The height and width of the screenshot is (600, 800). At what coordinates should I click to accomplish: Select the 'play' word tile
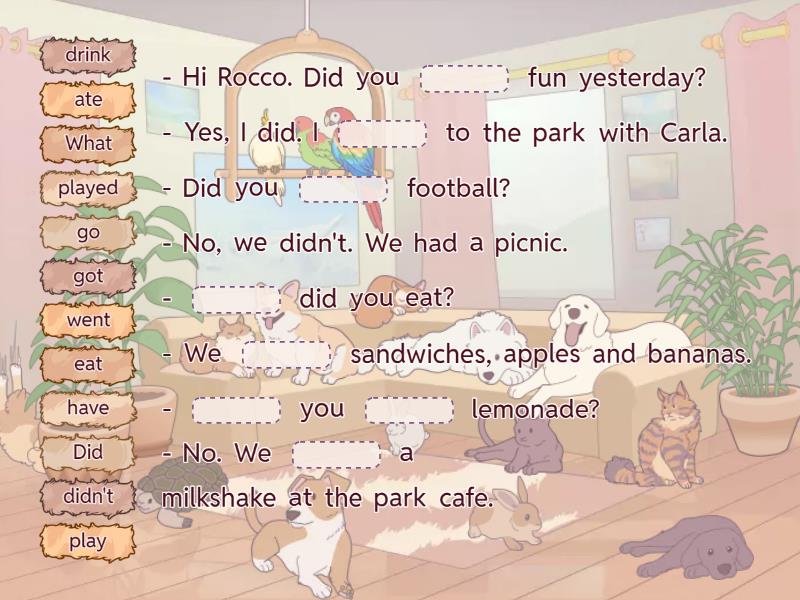pos(88,542)
